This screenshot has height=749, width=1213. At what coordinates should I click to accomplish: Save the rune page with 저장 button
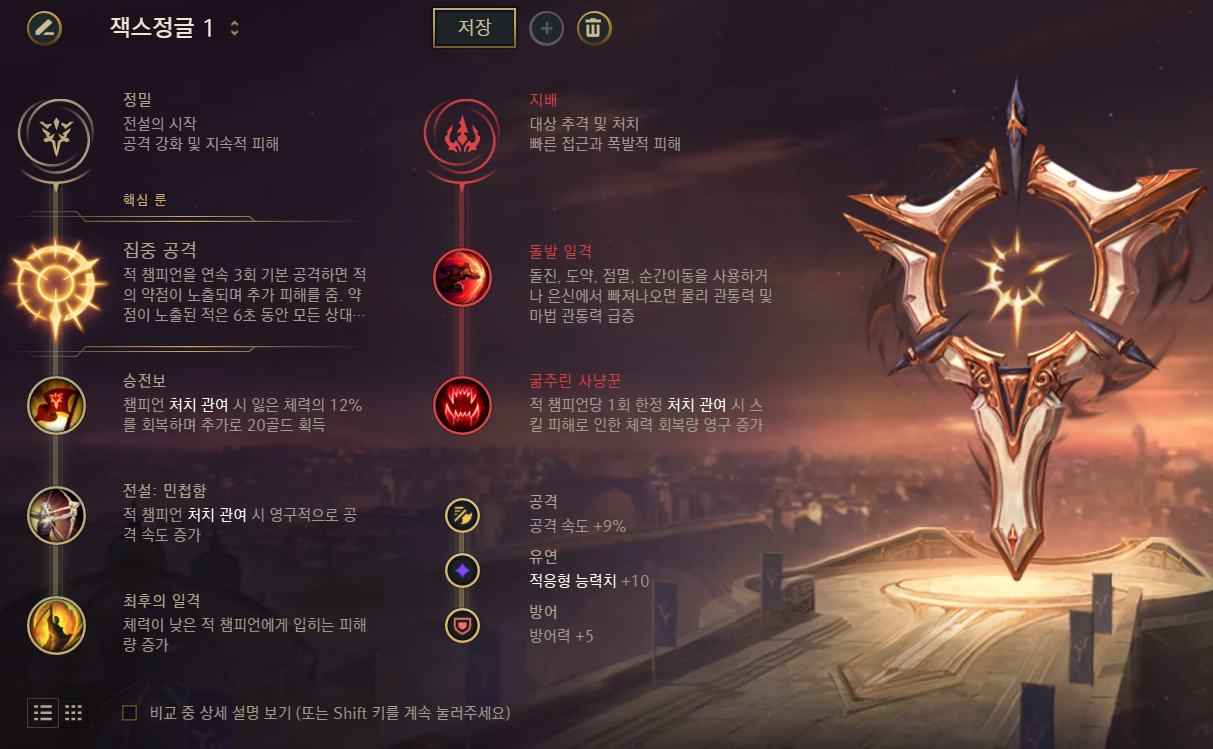tap(474, 28)
